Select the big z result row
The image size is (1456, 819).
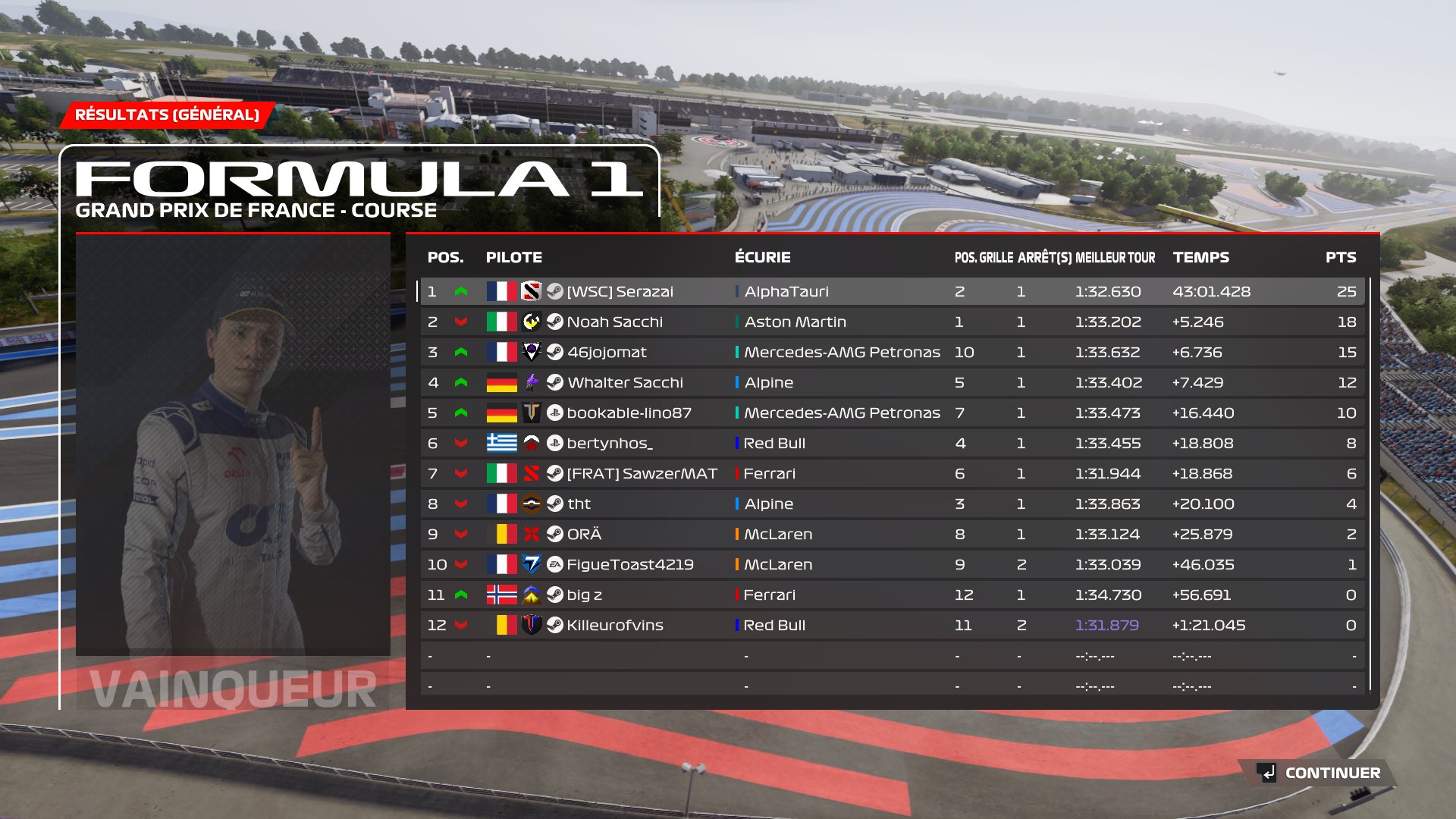(584, 595)
